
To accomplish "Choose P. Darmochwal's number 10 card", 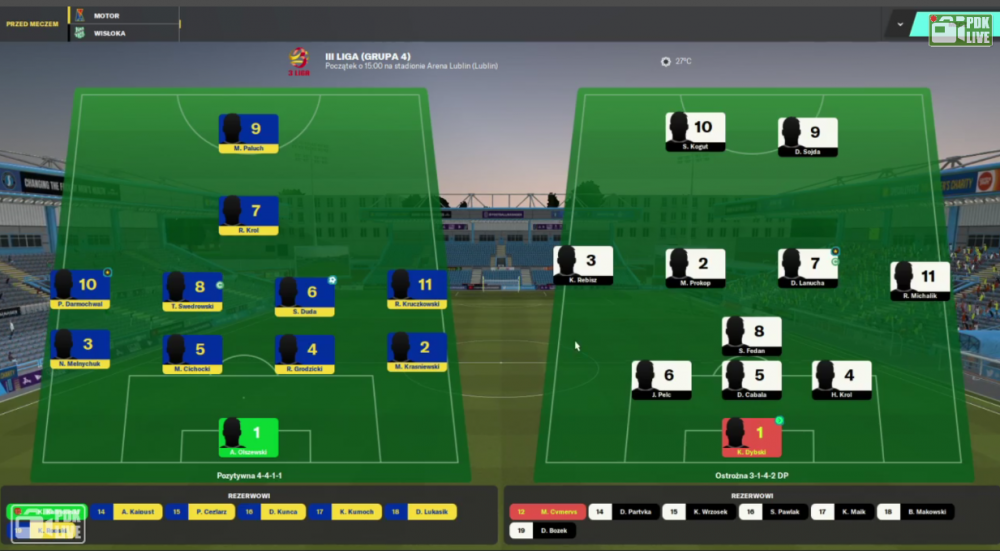I will click(80, 289).
